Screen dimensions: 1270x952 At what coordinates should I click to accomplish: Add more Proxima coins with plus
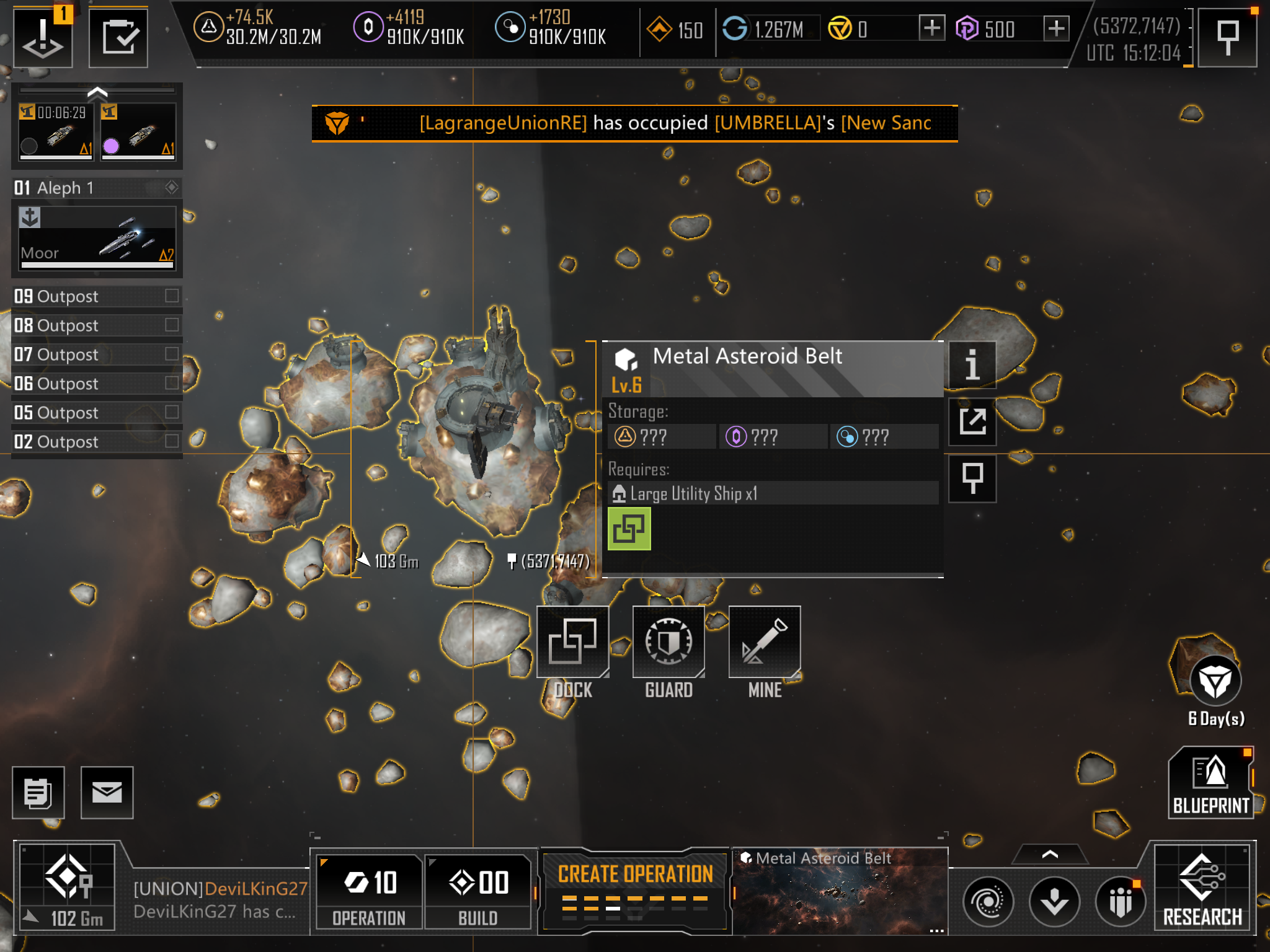(1056, 29)
